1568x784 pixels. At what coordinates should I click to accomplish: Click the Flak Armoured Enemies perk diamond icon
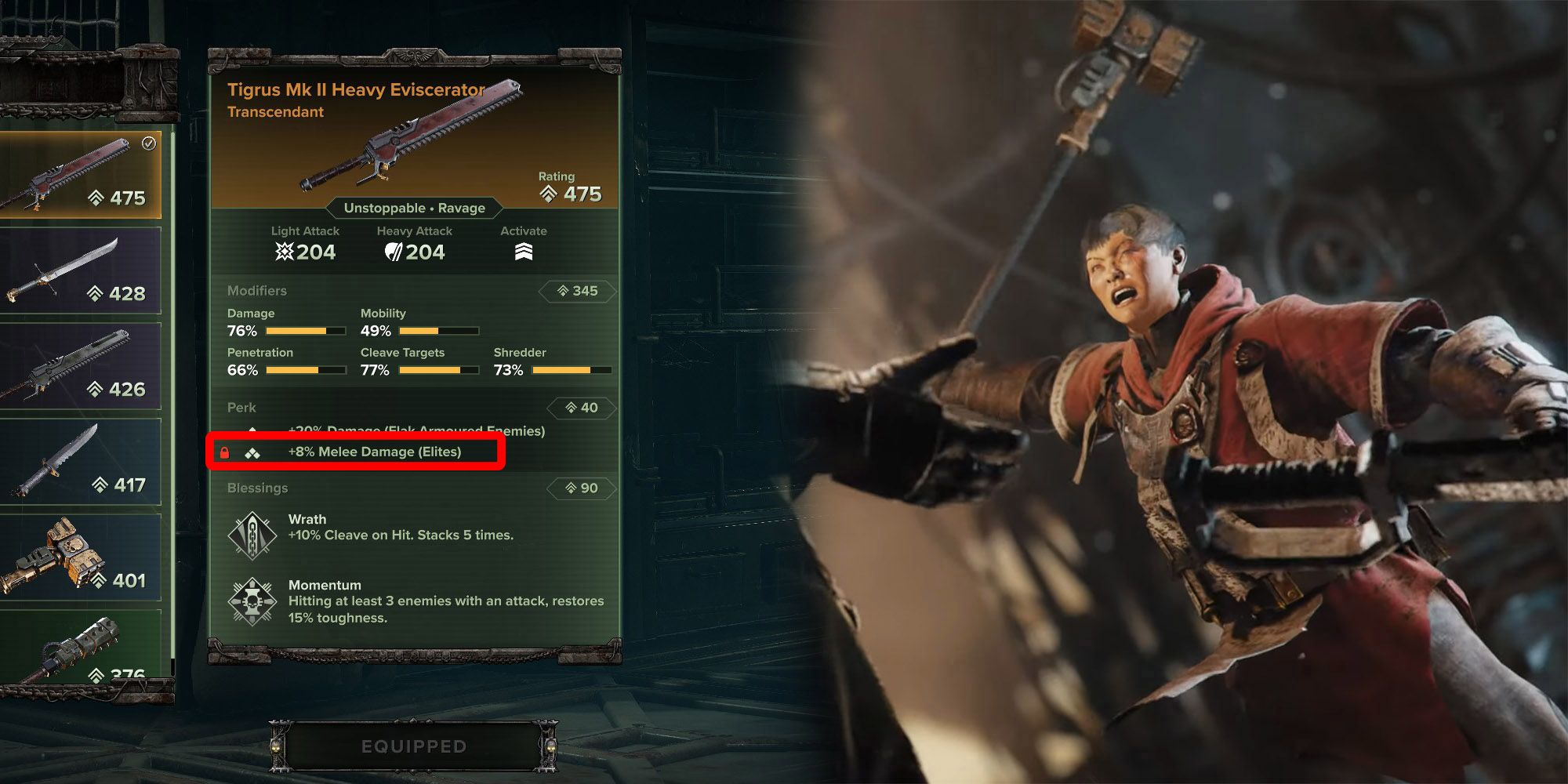point(252,430)
